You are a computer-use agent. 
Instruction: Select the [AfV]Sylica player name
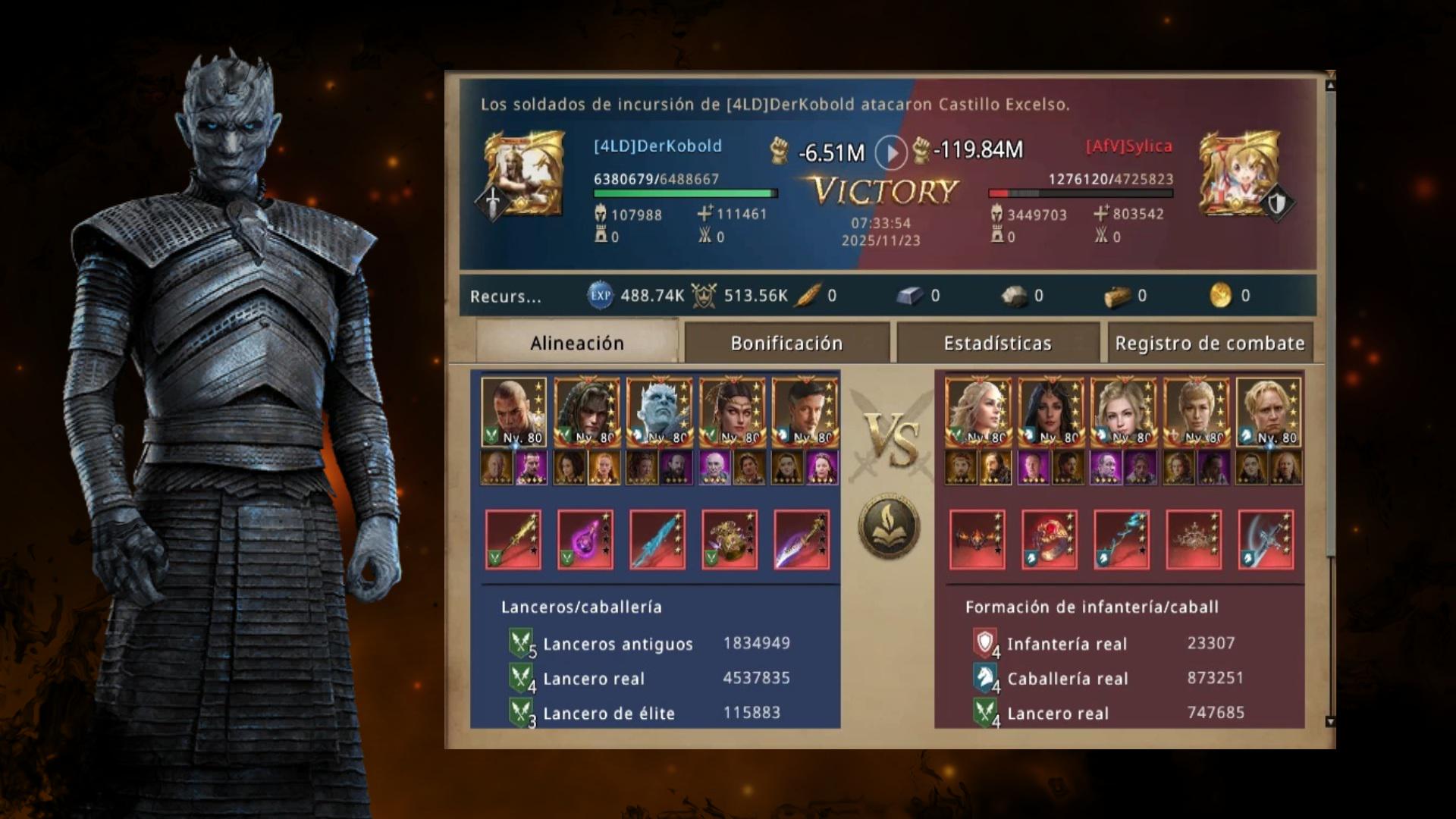[1128, 146]
